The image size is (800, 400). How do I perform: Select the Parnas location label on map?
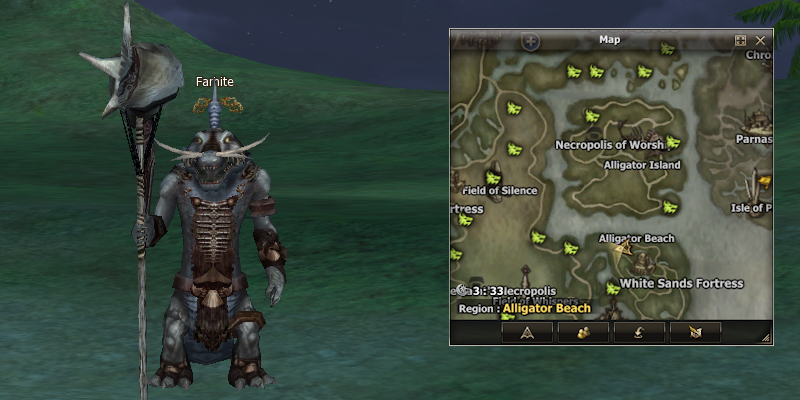[753, 140]
